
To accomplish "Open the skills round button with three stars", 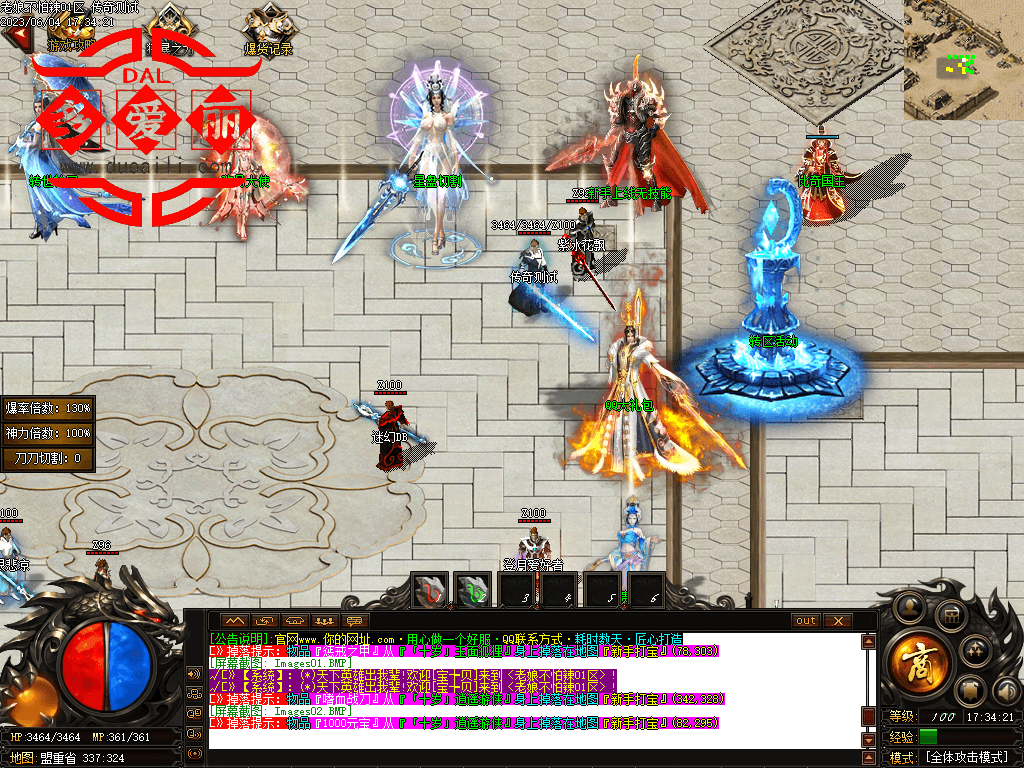I will pos(975,651).
